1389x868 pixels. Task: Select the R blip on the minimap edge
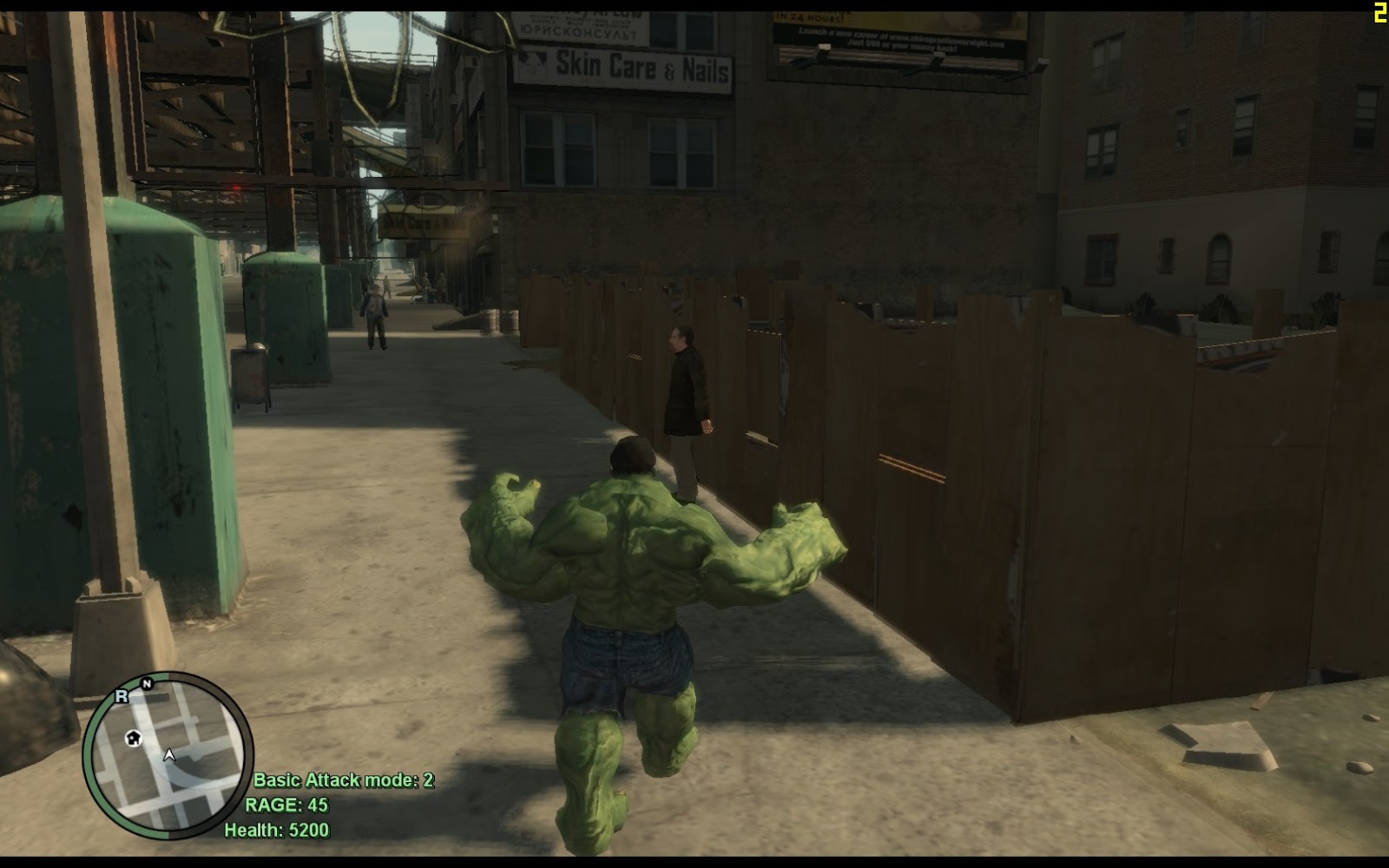tap(122, 696)
